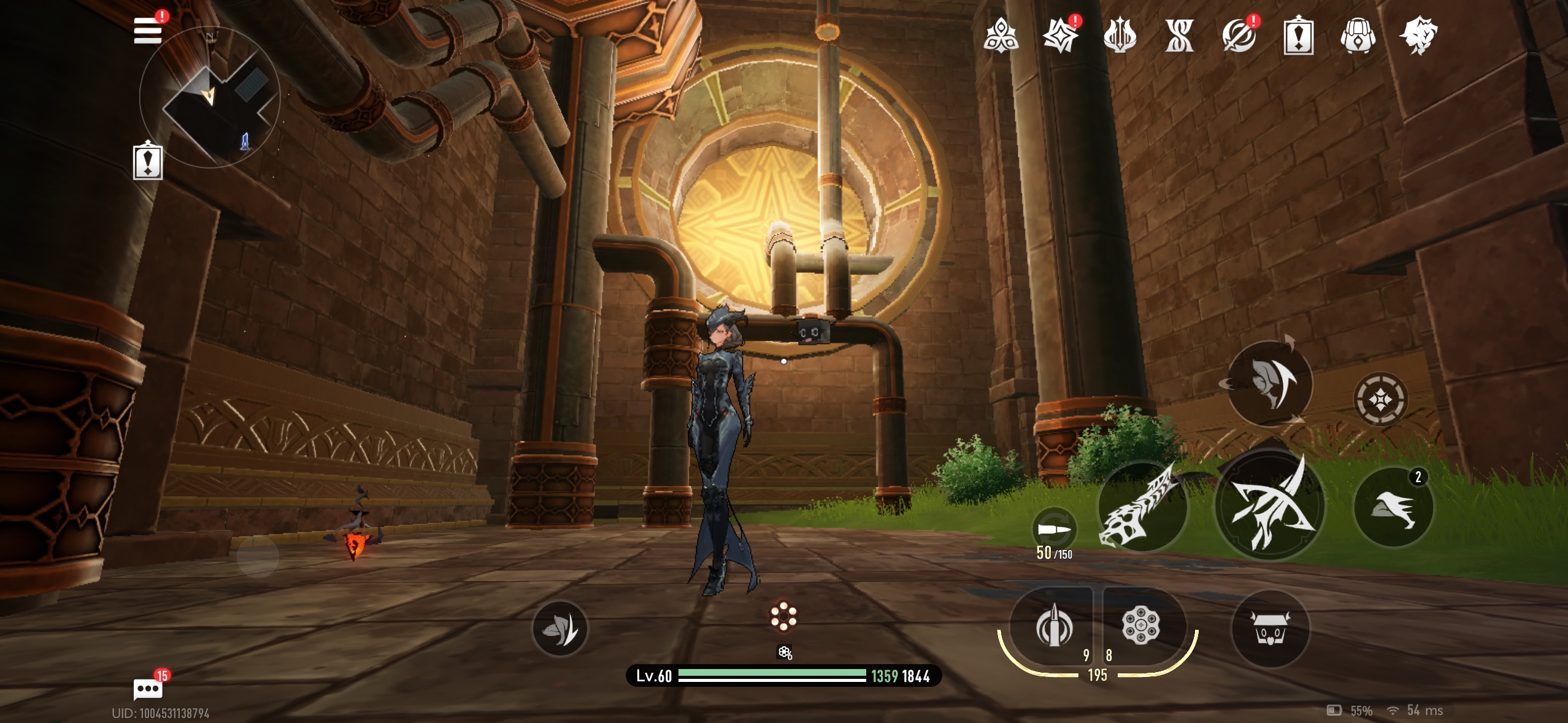Open the backpack inventory icon

(x=1358, y=36)
